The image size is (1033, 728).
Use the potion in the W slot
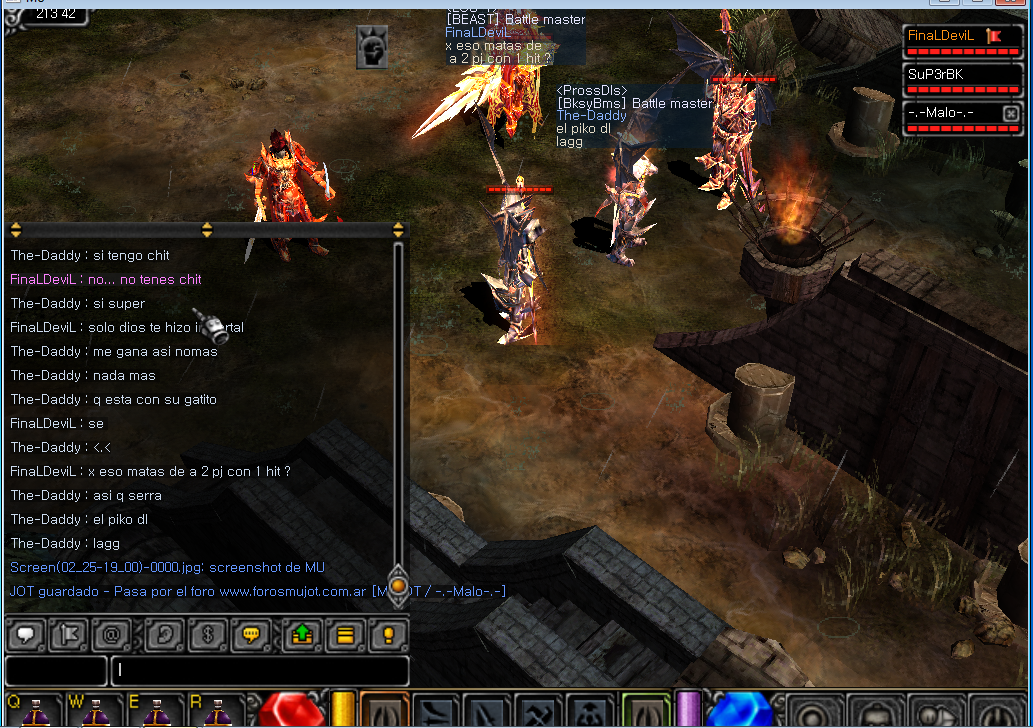97,712
